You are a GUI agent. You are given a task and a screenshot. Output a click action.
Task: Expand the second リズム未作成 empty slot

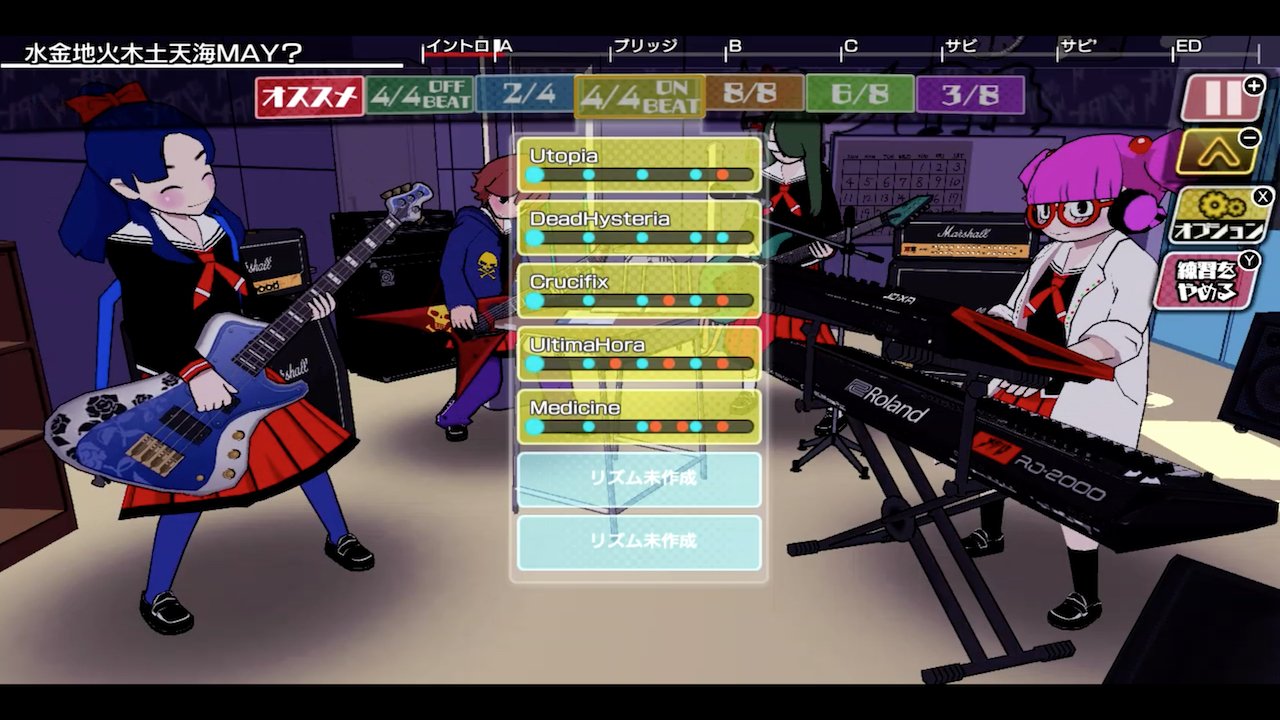coord(638,543)
